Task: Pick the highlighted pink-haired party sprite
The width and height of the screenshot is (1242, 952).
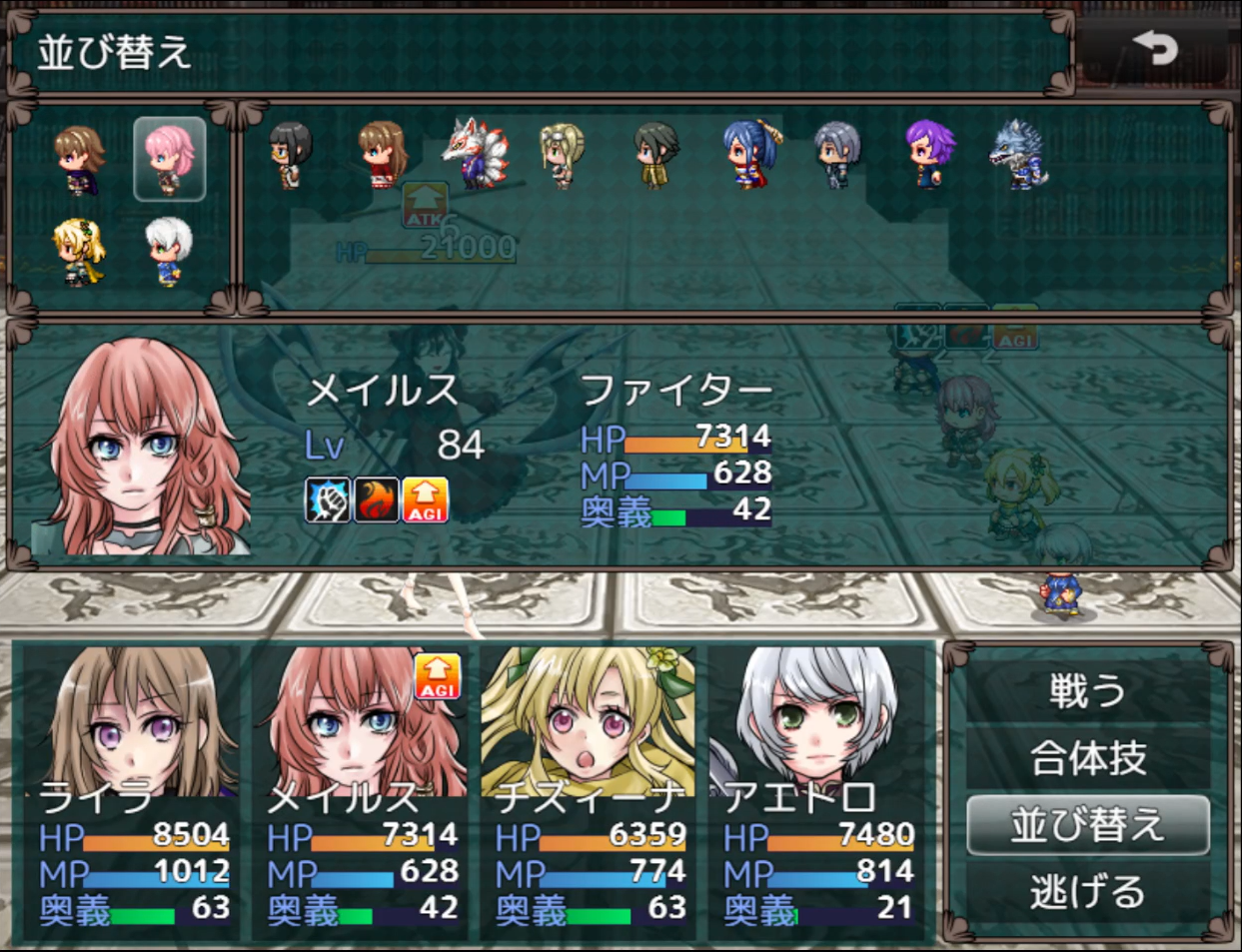Action: click(169, 159)
